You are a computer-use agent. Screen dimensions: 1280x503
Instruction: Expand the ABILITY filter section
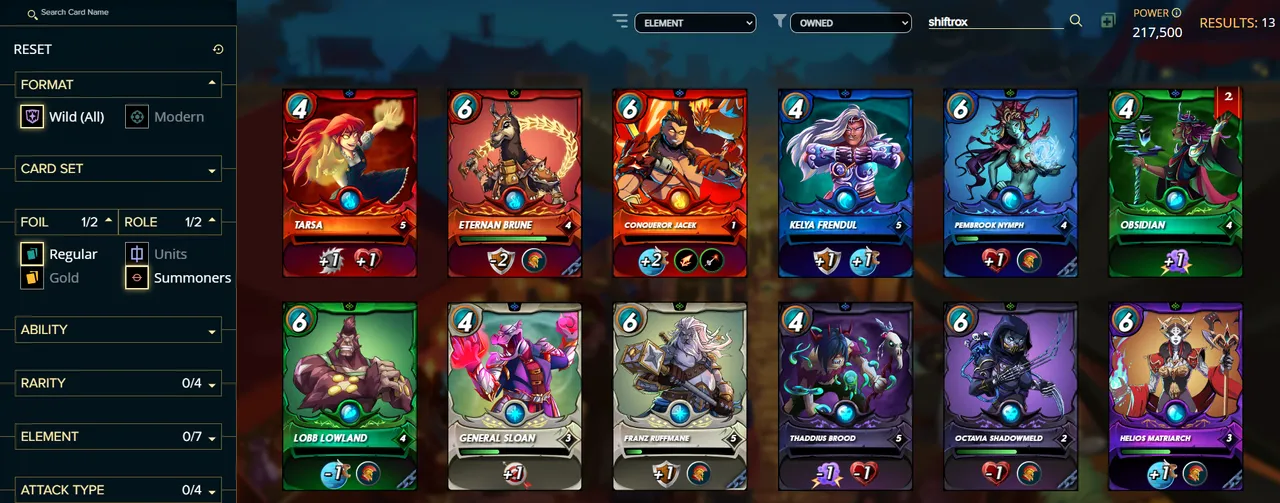[x=118, y=330]
